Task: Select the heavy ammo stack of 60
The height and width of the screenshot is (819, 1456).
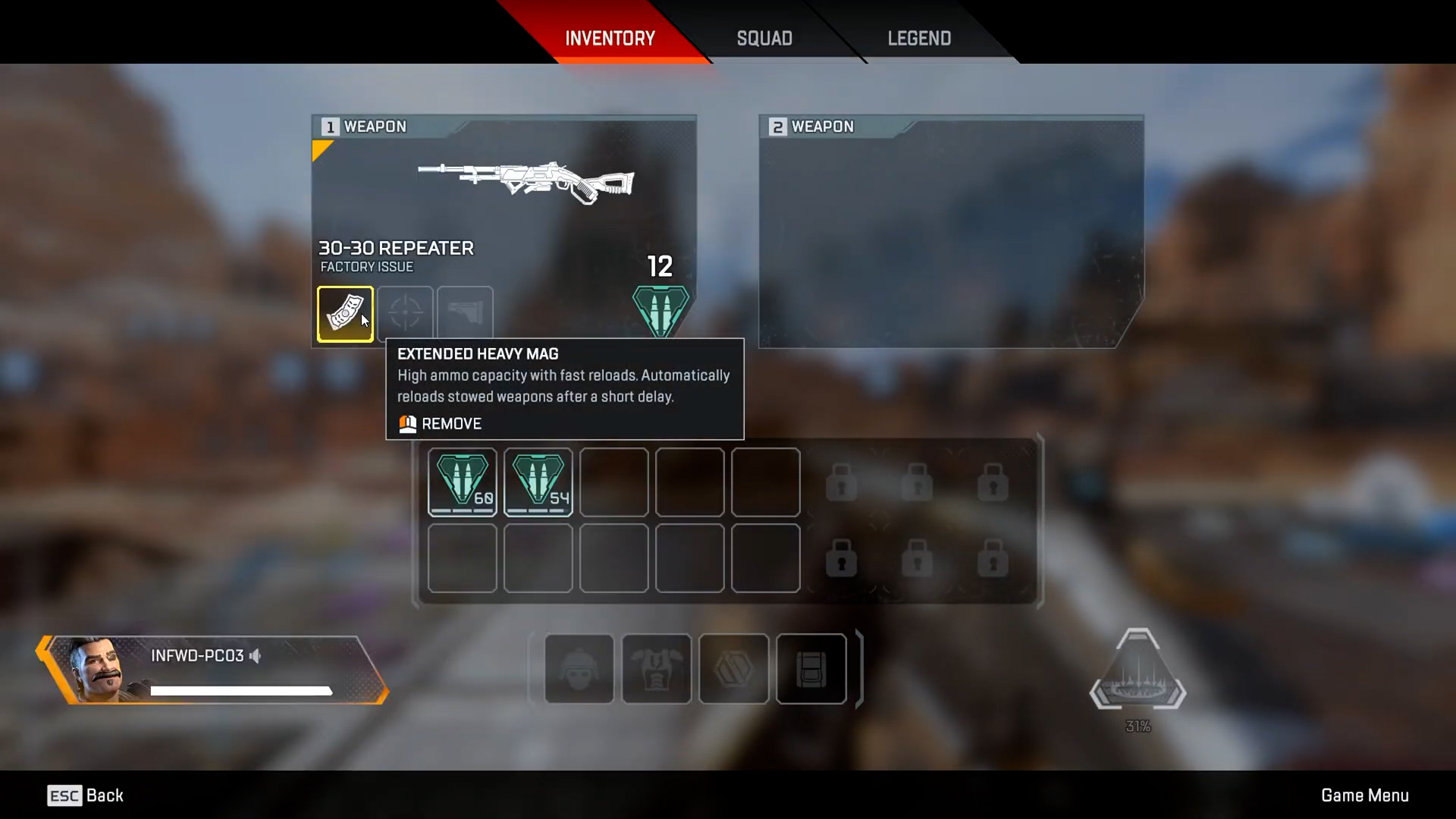Action: pos(462,482)
